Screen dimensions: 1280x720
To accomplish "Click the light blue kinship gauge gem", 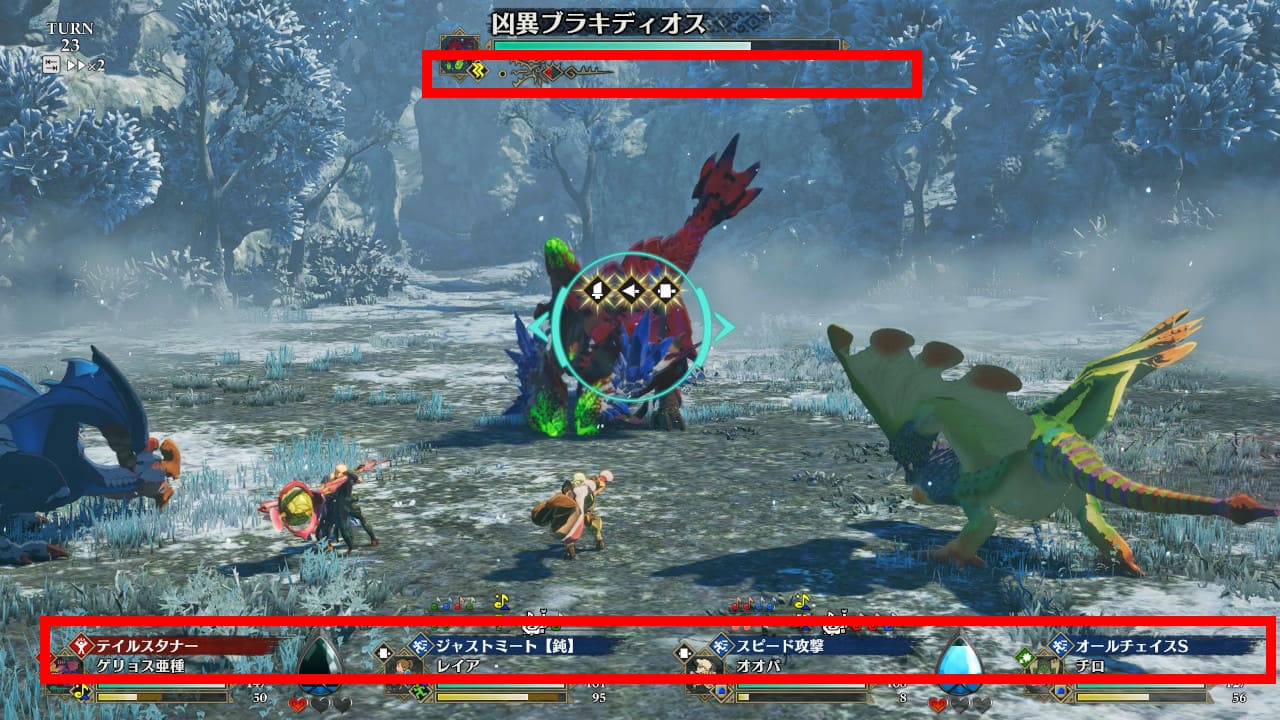I will point(959,659).
